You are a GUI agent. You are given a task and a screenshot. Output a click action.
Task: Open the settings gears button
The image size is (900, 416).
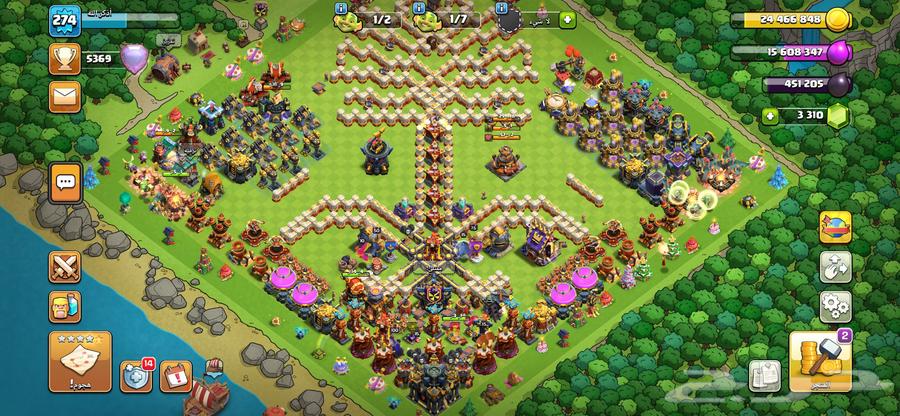click(x=833, y=304)
